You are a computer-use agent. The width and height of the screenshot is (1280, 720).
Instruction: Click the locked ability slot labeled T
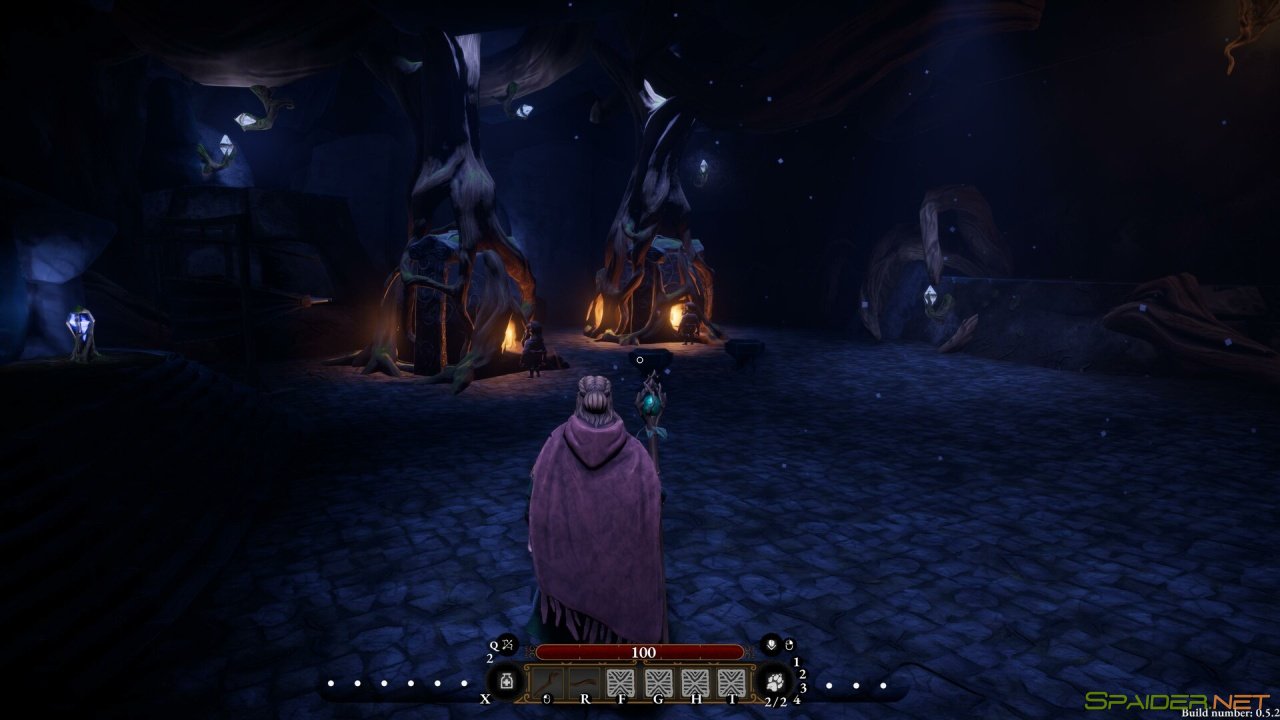(x=732, y=683)
